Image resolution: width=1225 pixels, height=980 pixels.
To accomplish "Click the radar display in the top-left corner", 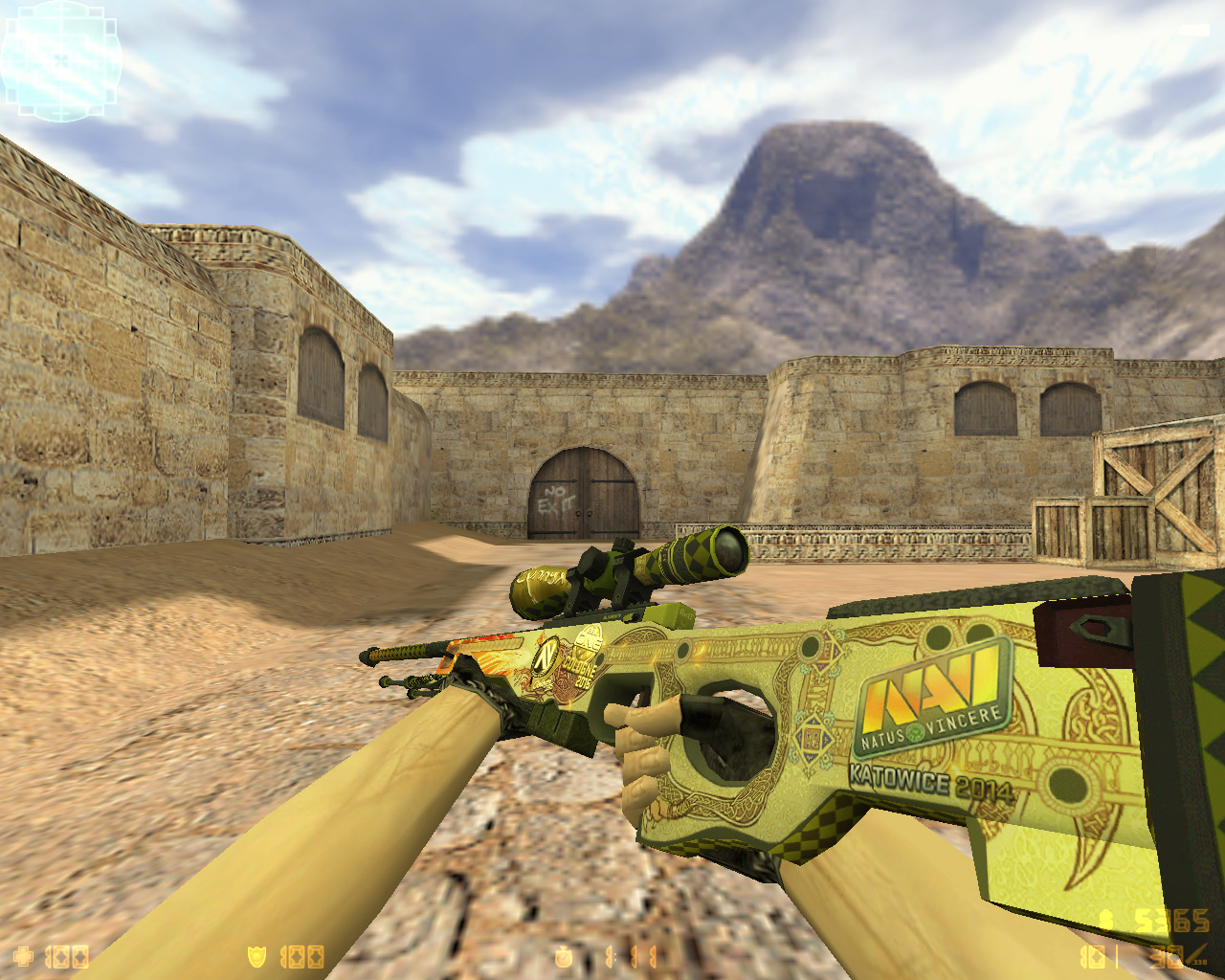I will (59, 59).
